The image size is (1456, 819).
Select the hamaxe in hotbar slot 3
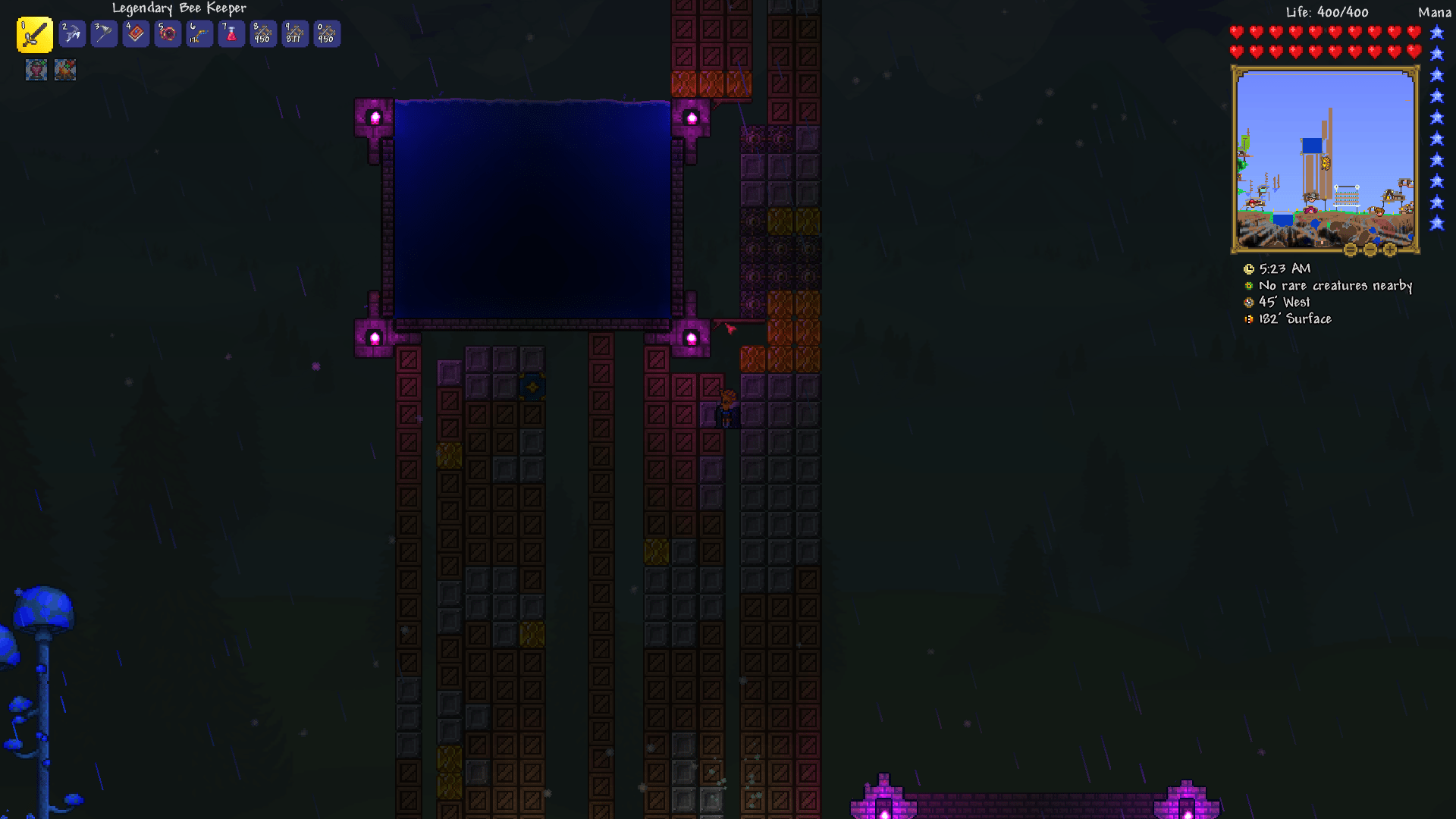tap(104, 34)
